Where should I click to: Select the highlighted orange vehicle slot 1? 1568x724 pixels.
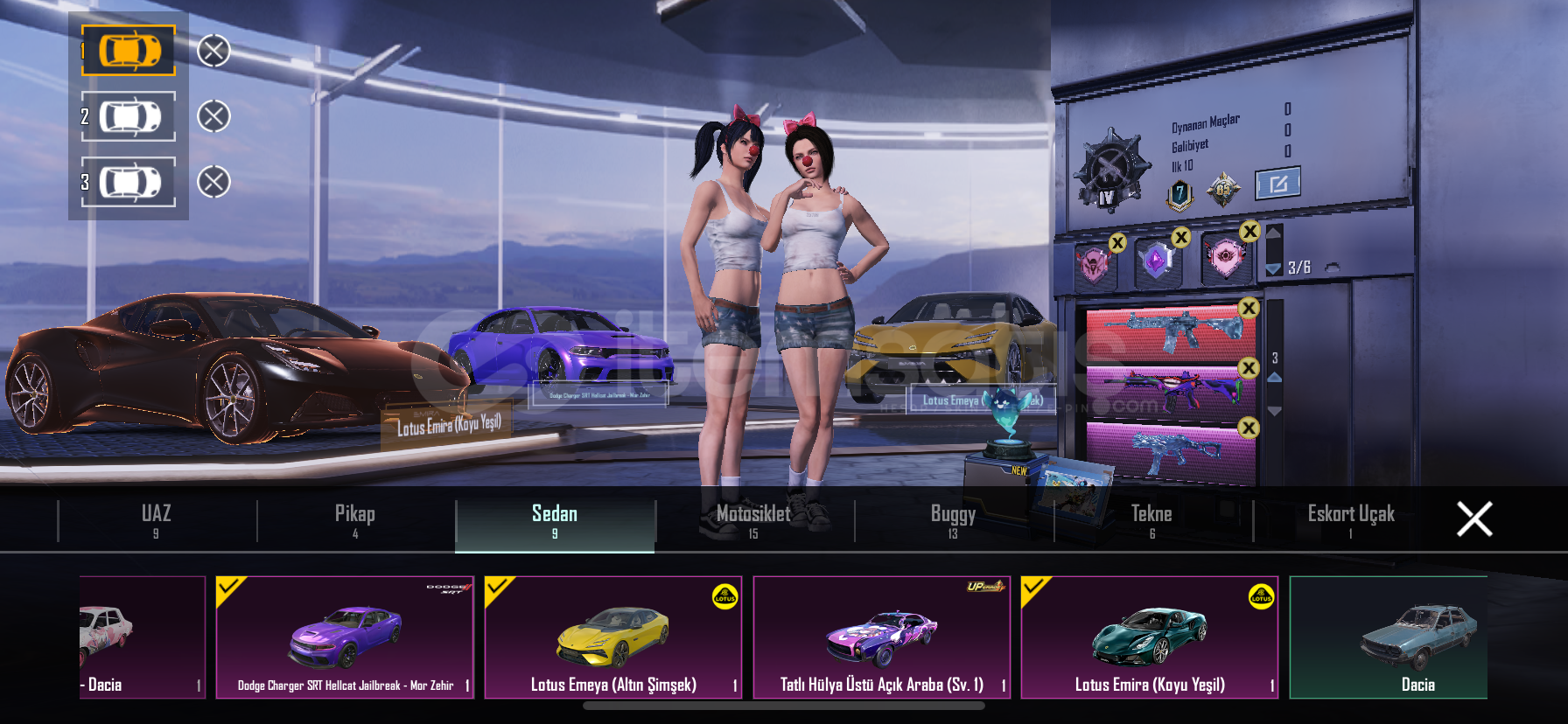[x=129, y=51]
